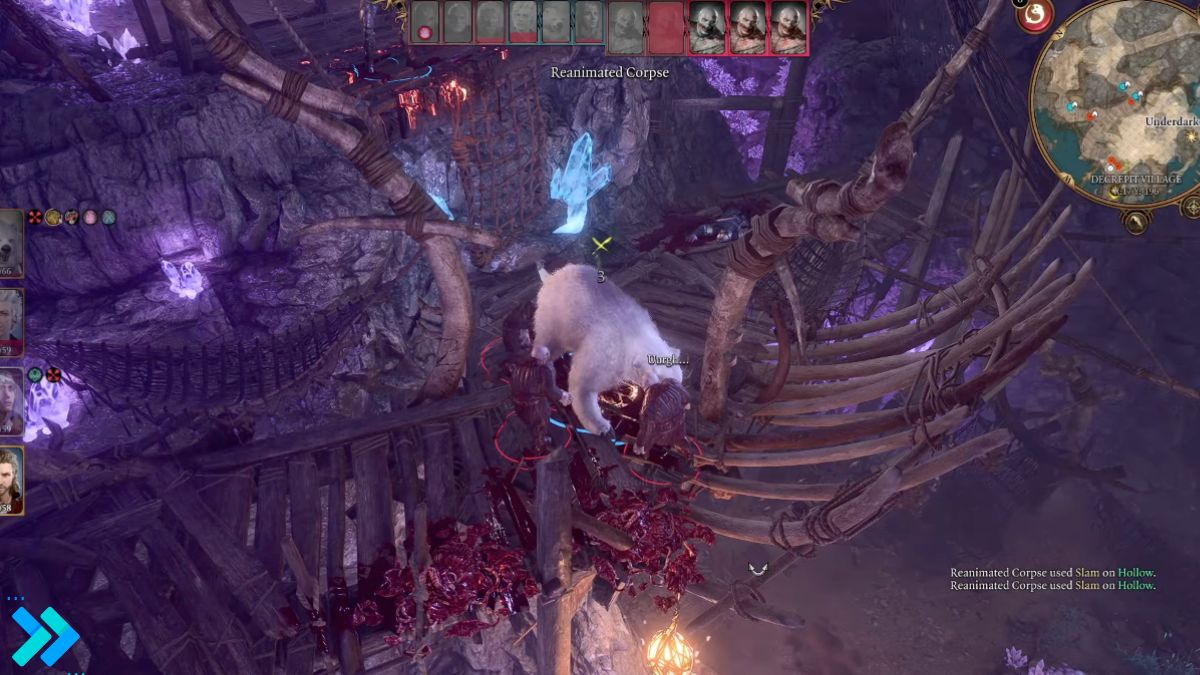The width and height of the screenshot is (1200, 675).
Task: Choose the hooded pale-haired companion portrait
Action: click(10, 400)
